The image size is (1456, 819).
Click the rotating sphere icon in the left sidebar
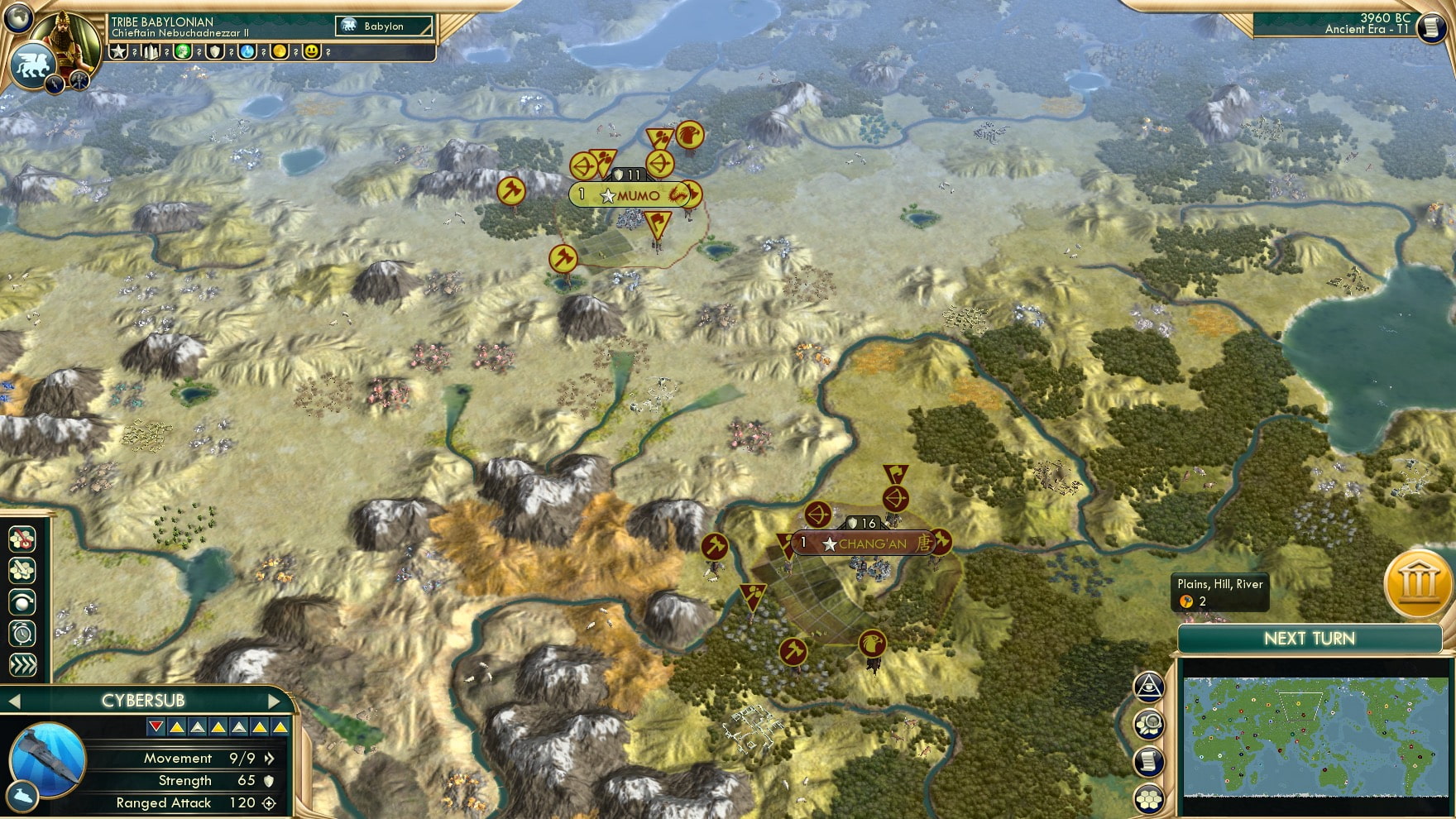point(22,601)
